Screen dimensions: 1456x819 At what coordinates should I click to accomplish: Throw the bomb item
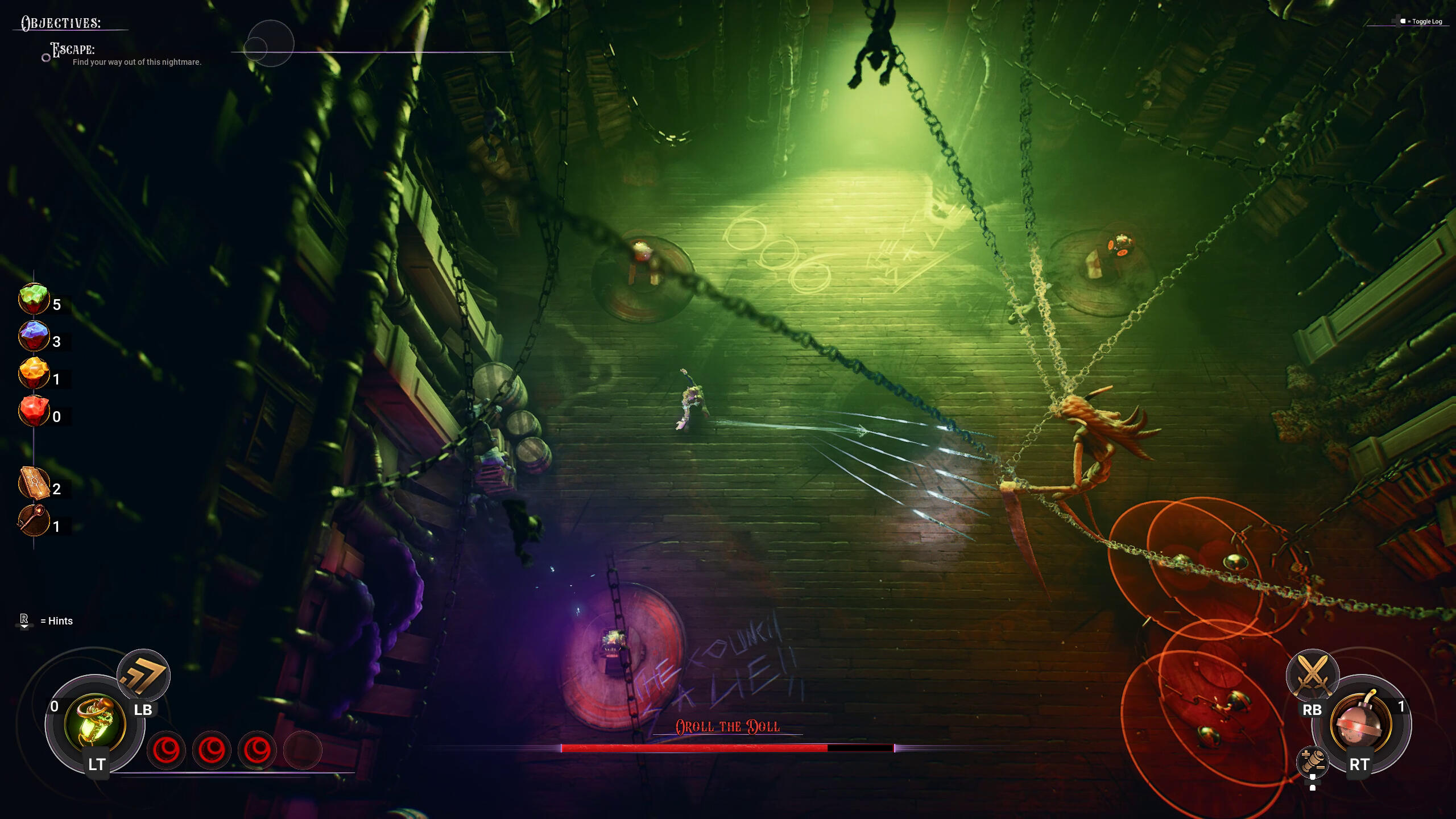point(1360,723)
